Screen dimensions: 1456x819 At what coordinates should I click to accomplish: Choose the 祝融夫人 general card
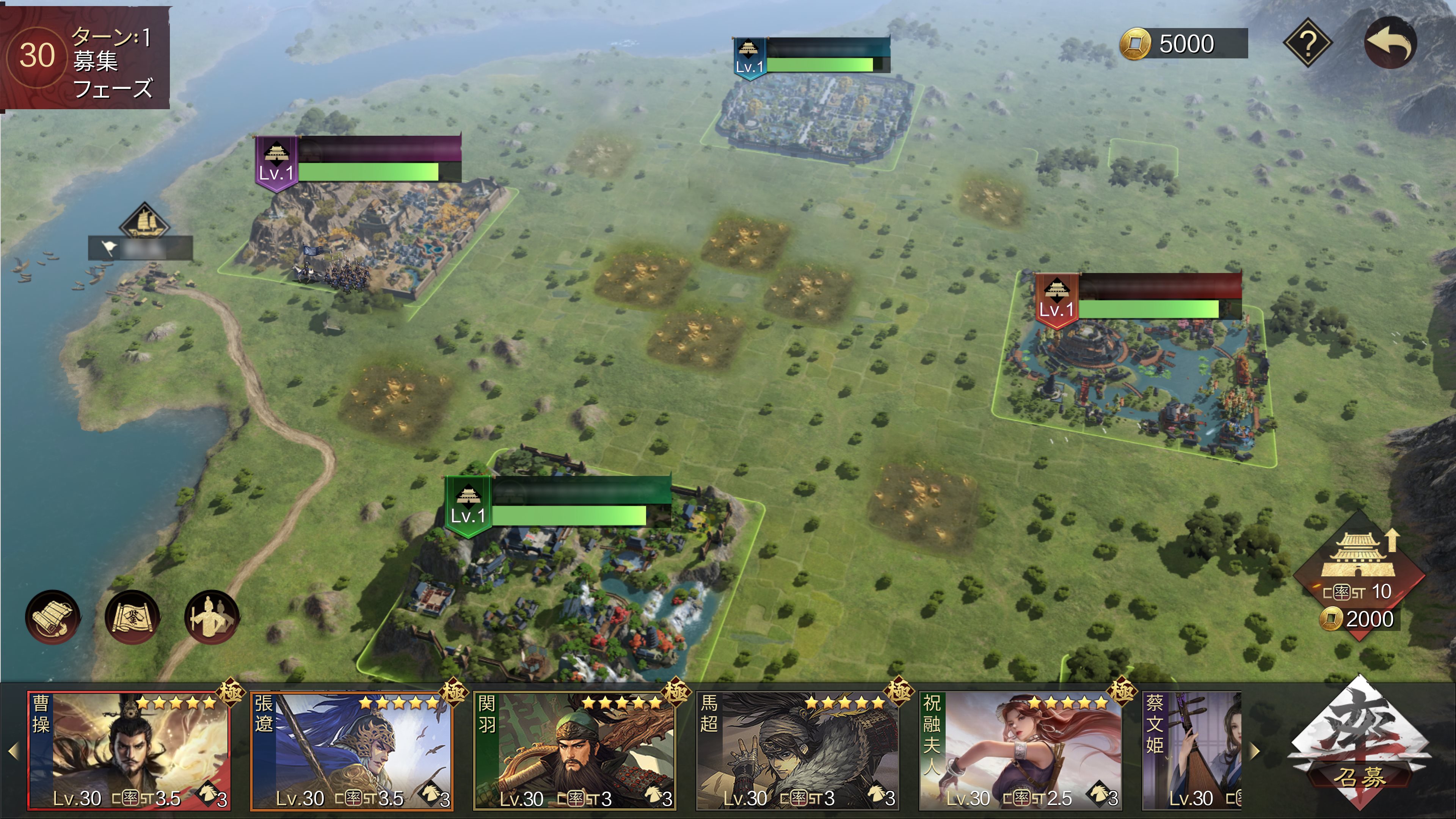point(1020,750)
